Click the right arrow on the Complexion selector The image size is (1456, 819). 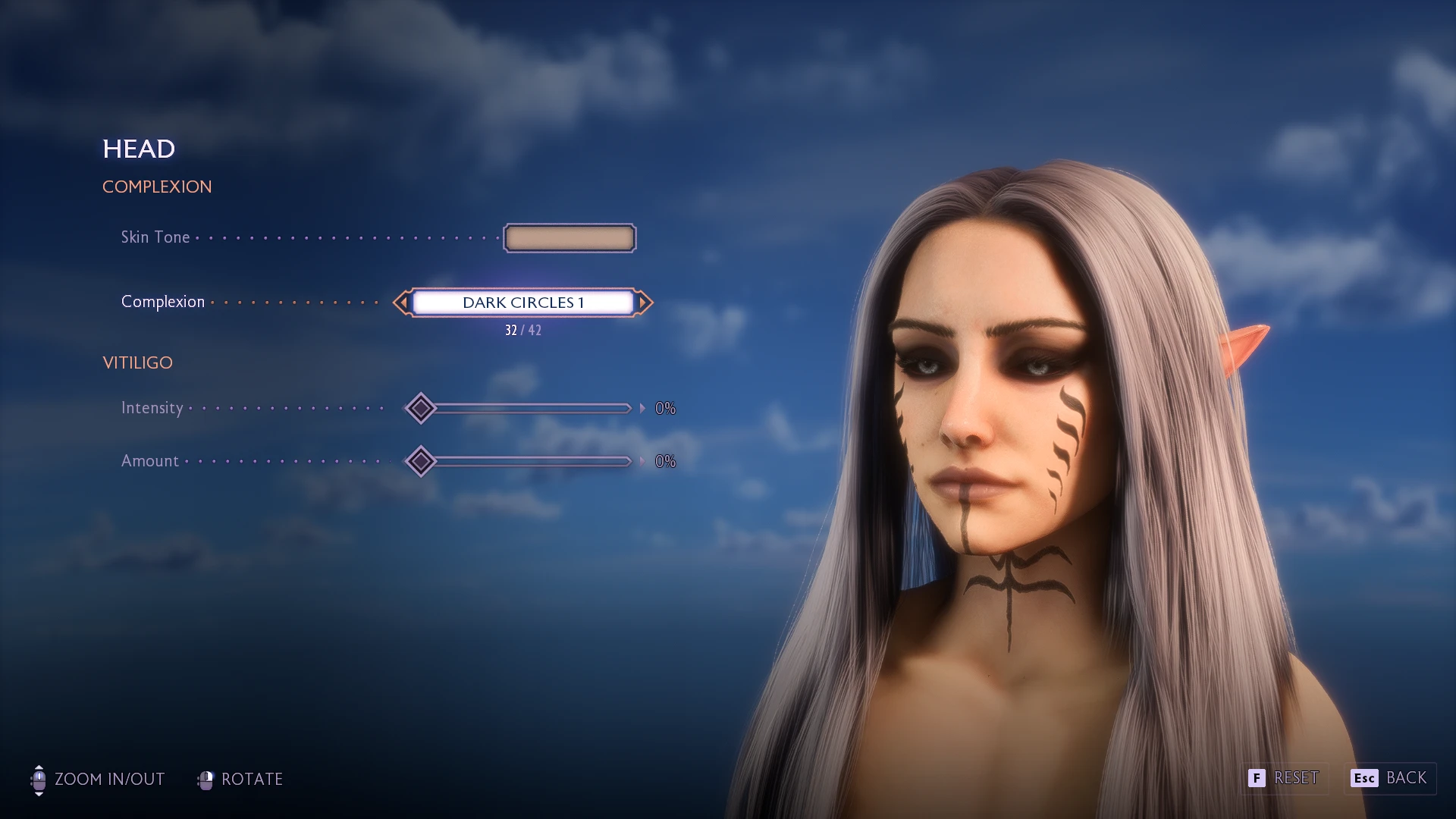pyautogui.click(x=644, y=303)
